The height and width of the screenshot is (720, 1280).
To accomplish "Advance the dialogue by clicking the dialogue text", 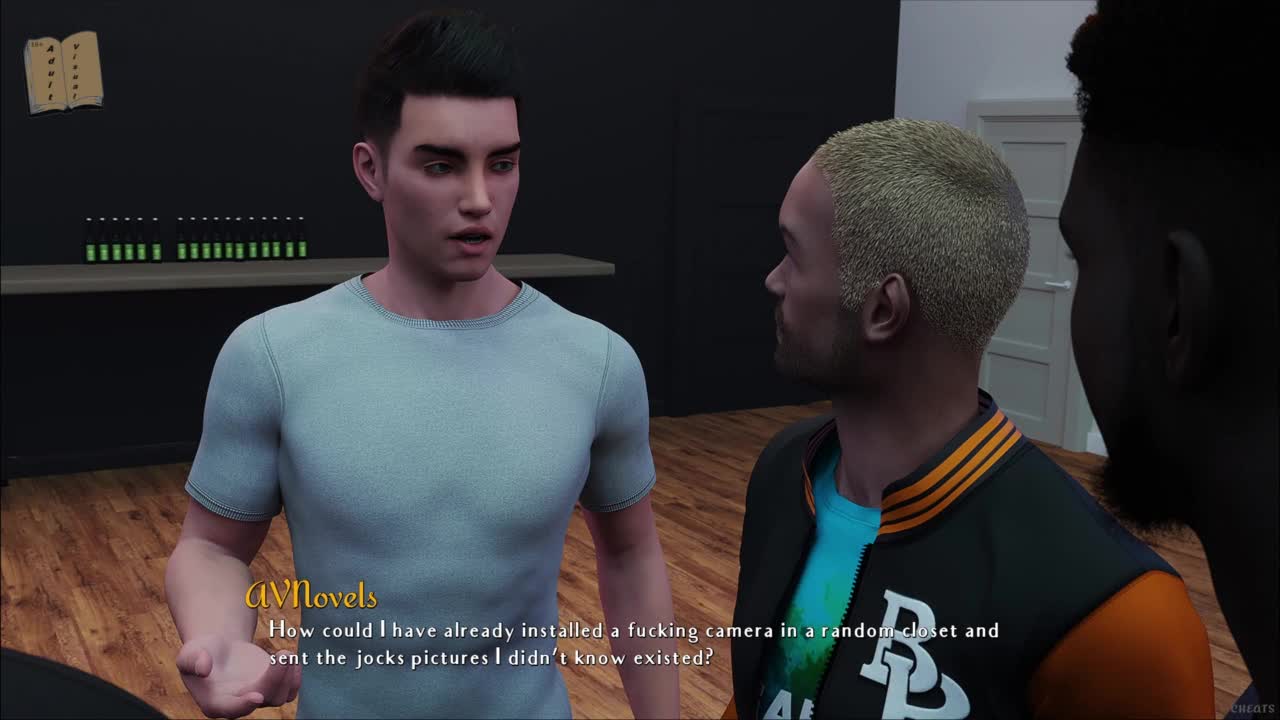I will tap(633, 644).
